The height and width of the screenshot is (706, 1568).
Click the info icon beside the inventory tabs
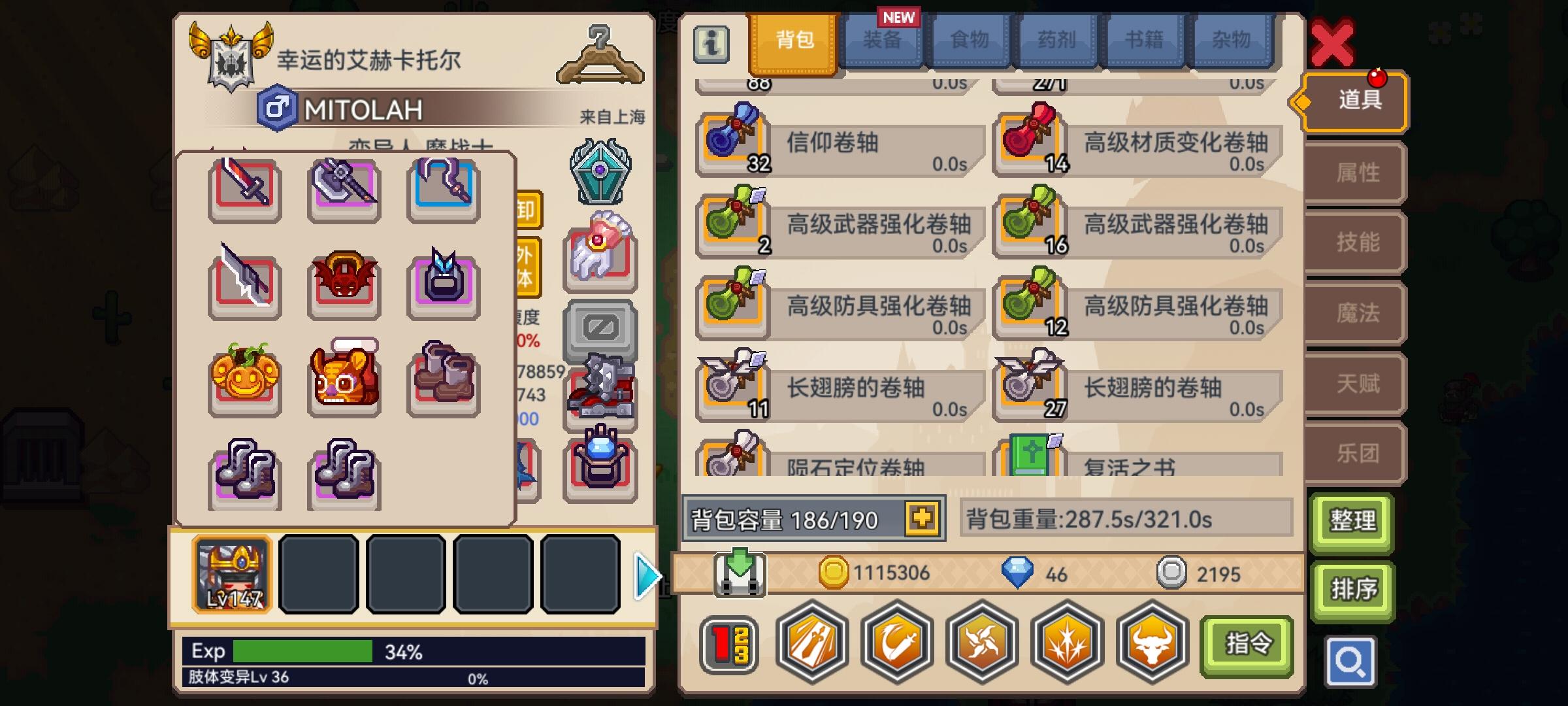point(711,44)
